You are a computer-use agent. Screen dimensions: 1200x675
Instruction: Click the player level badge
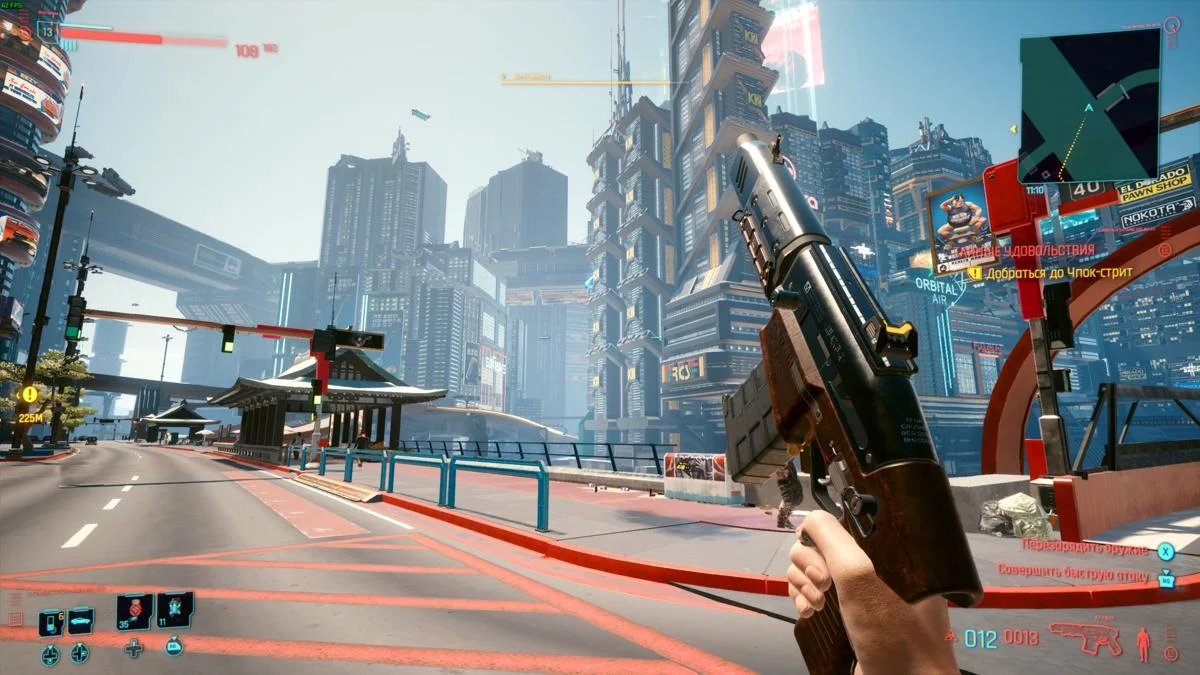[46, 30]
